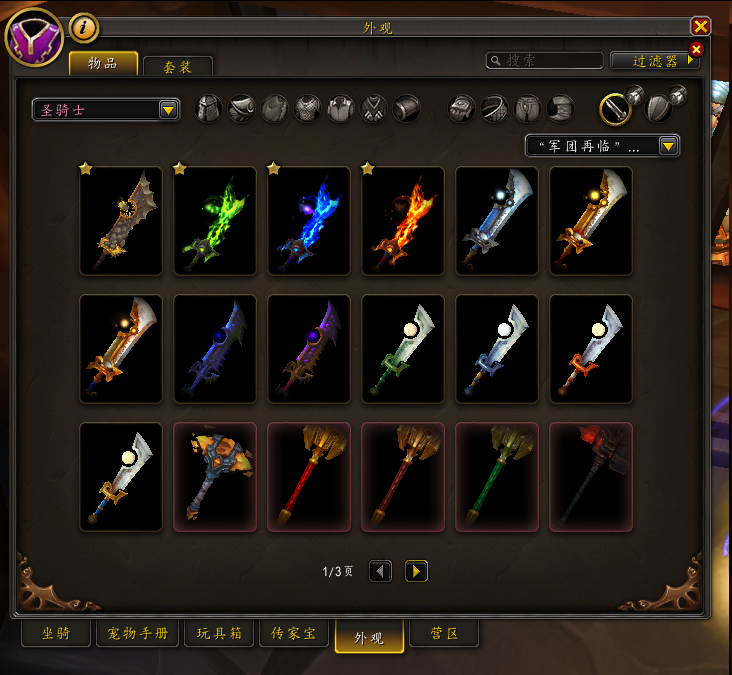Click the round info button

click(84, 28)
